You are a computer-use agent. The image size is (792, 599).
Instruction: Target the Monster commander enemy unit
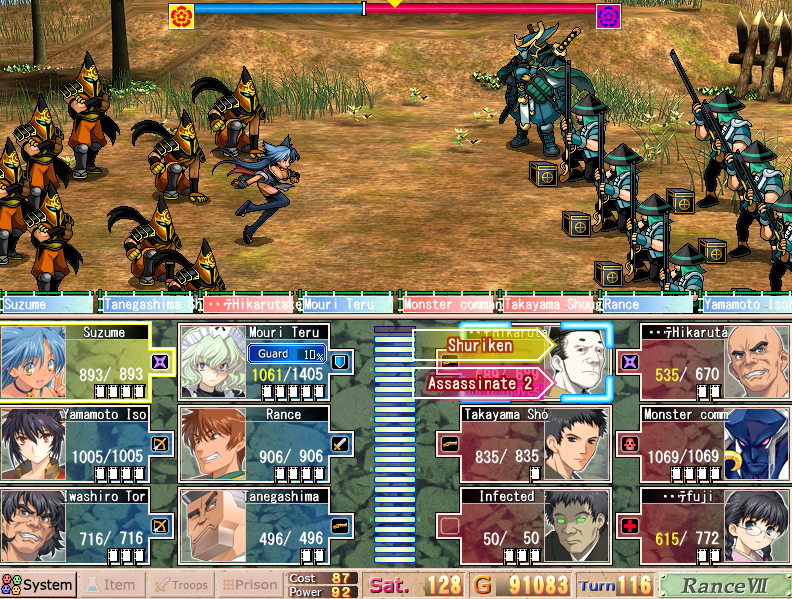tap(704, 444)
